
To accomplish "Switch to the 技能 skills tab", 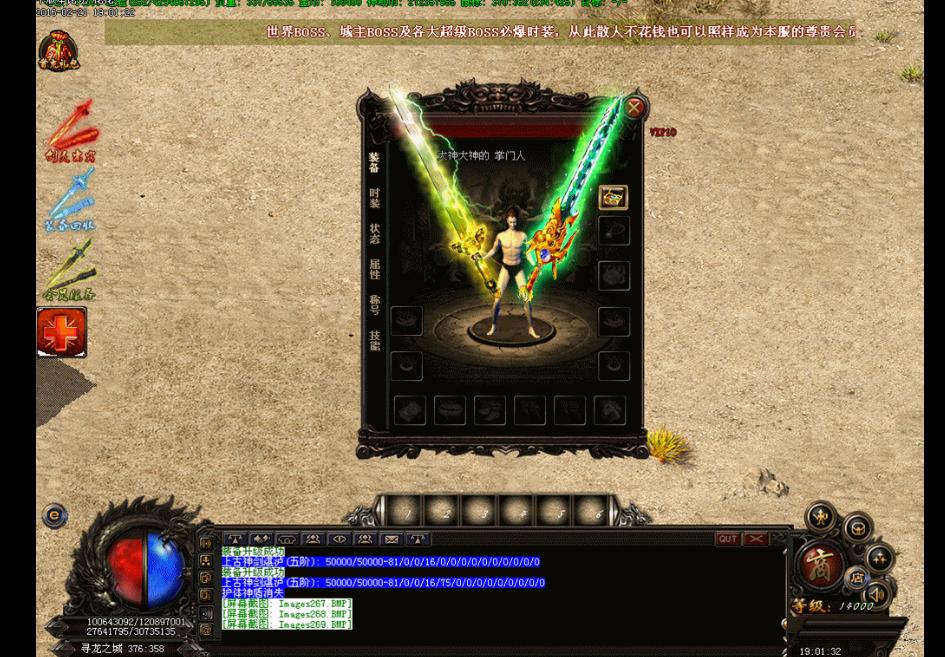I will coord(374,340).
